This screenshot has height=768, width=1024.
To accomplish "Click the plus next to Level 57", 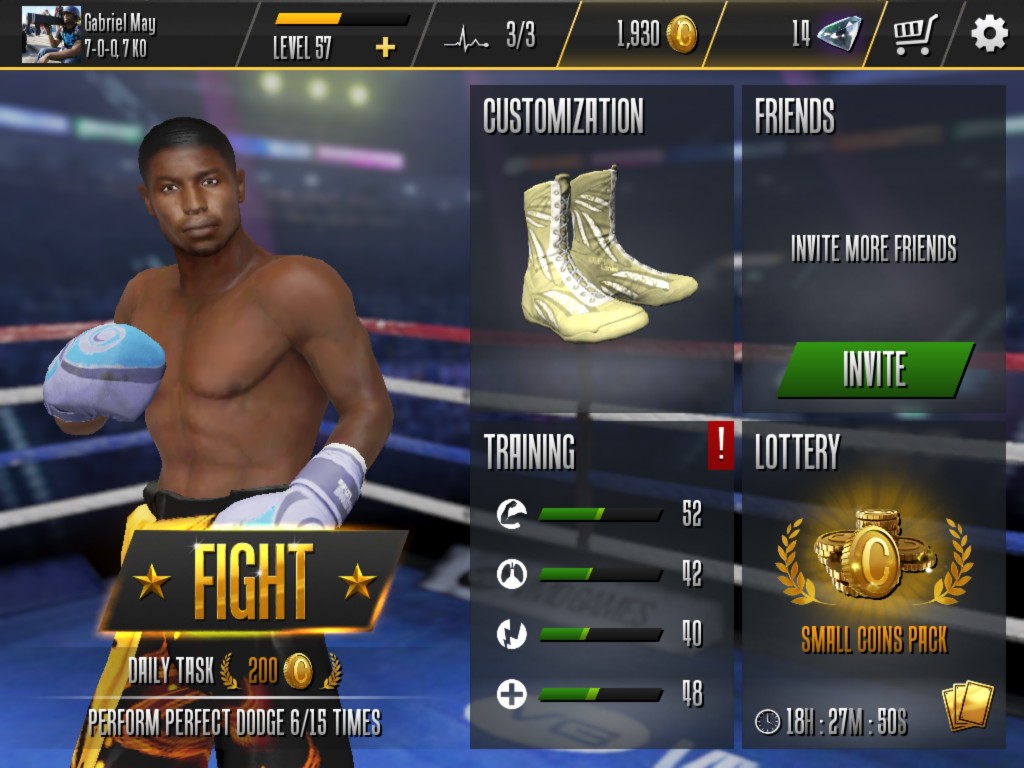I will [x=385, y=47].
